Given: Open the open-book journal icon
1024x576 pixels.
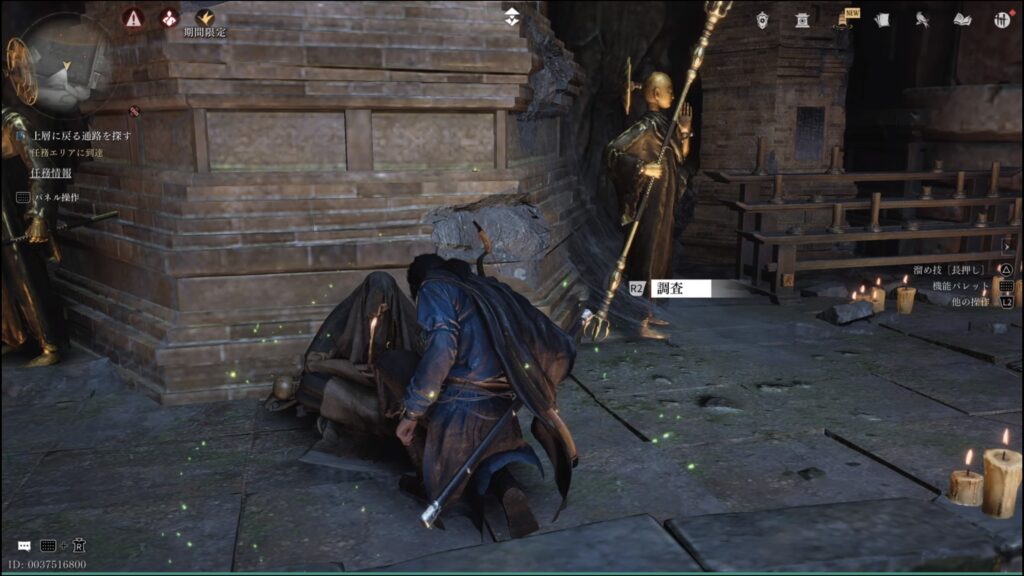Looking at the screenshot, I should click(x=962, y=19).
